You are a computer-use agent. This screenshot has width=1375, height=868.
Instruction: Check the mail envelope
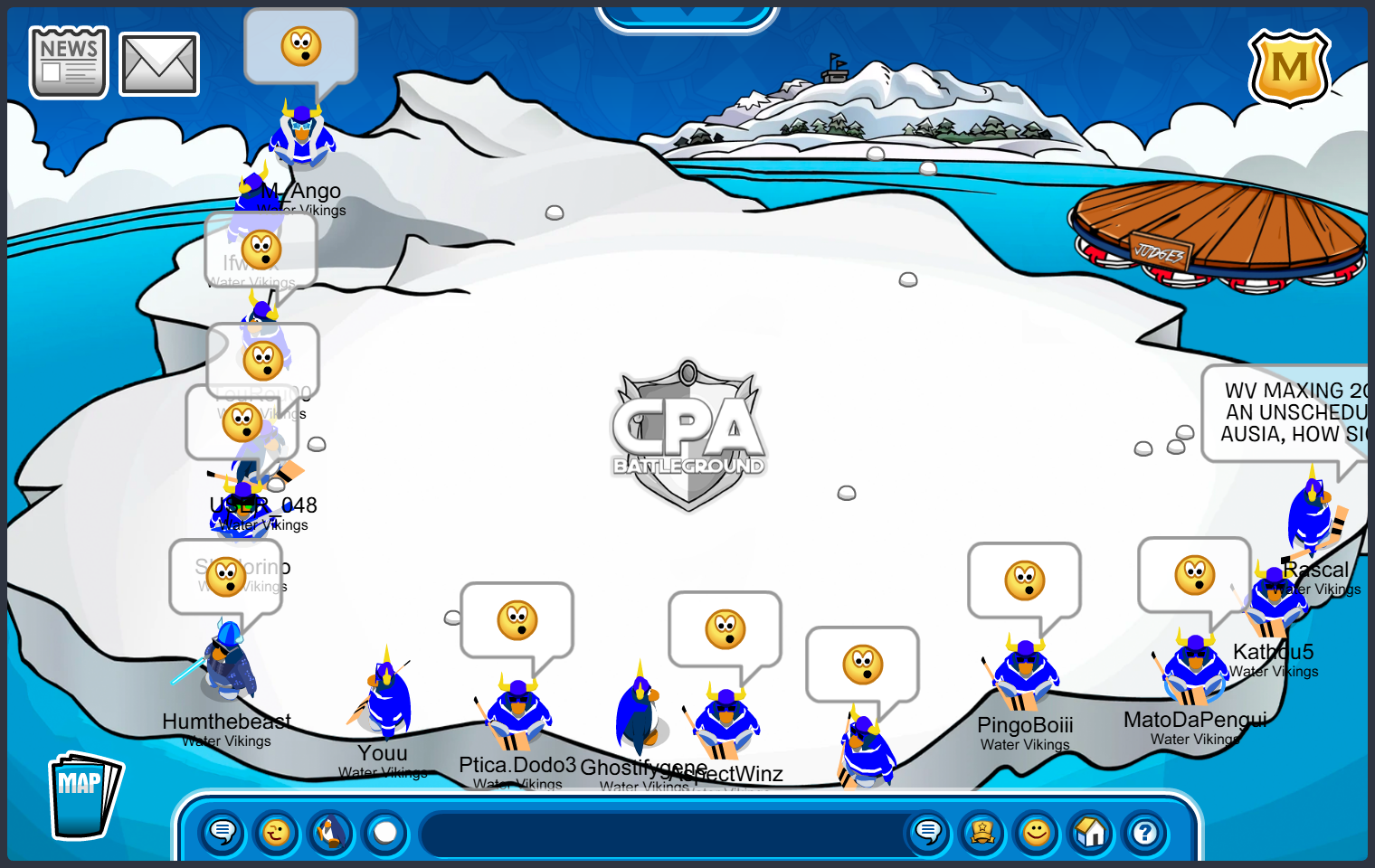pyautogui.click(x=159, y=64)
